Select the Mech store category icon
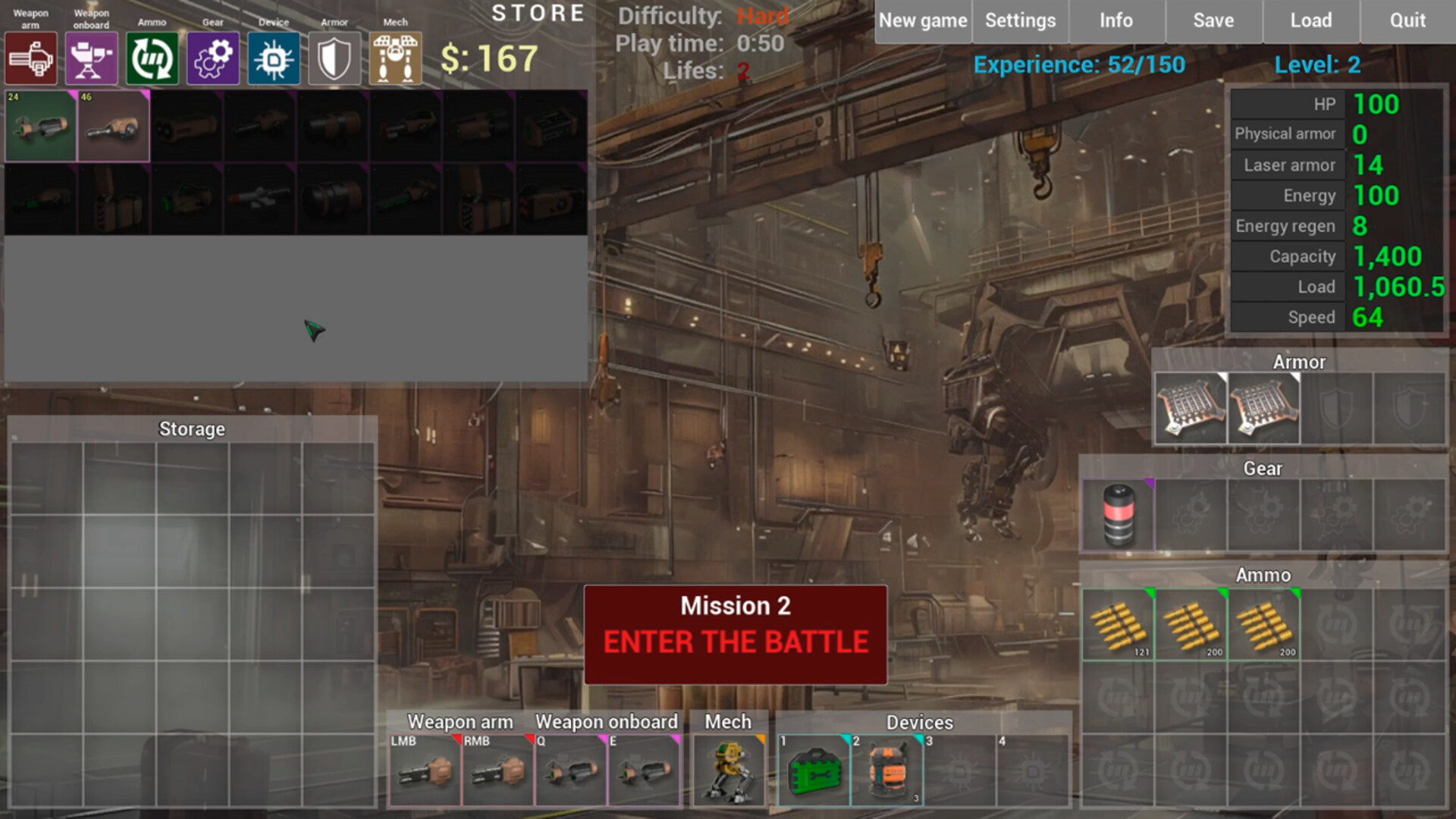This screenshot has height=819, width=1456. click(x=394, y=57)
